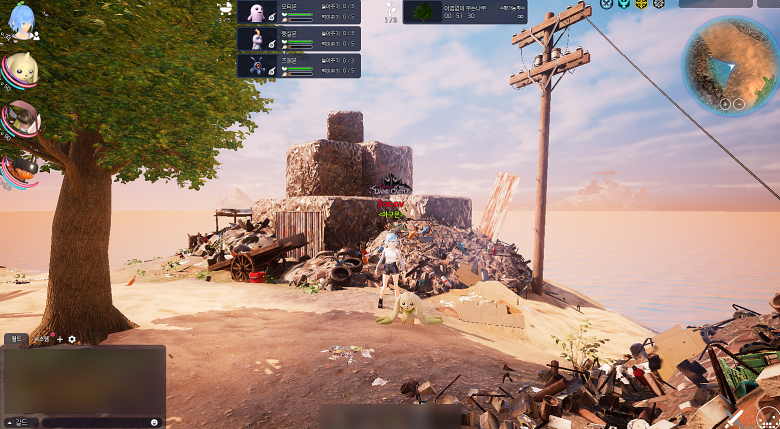This screenshot has width=780, height=429.
Task: Select the pink ghost party member row
Action: (298, 12)
